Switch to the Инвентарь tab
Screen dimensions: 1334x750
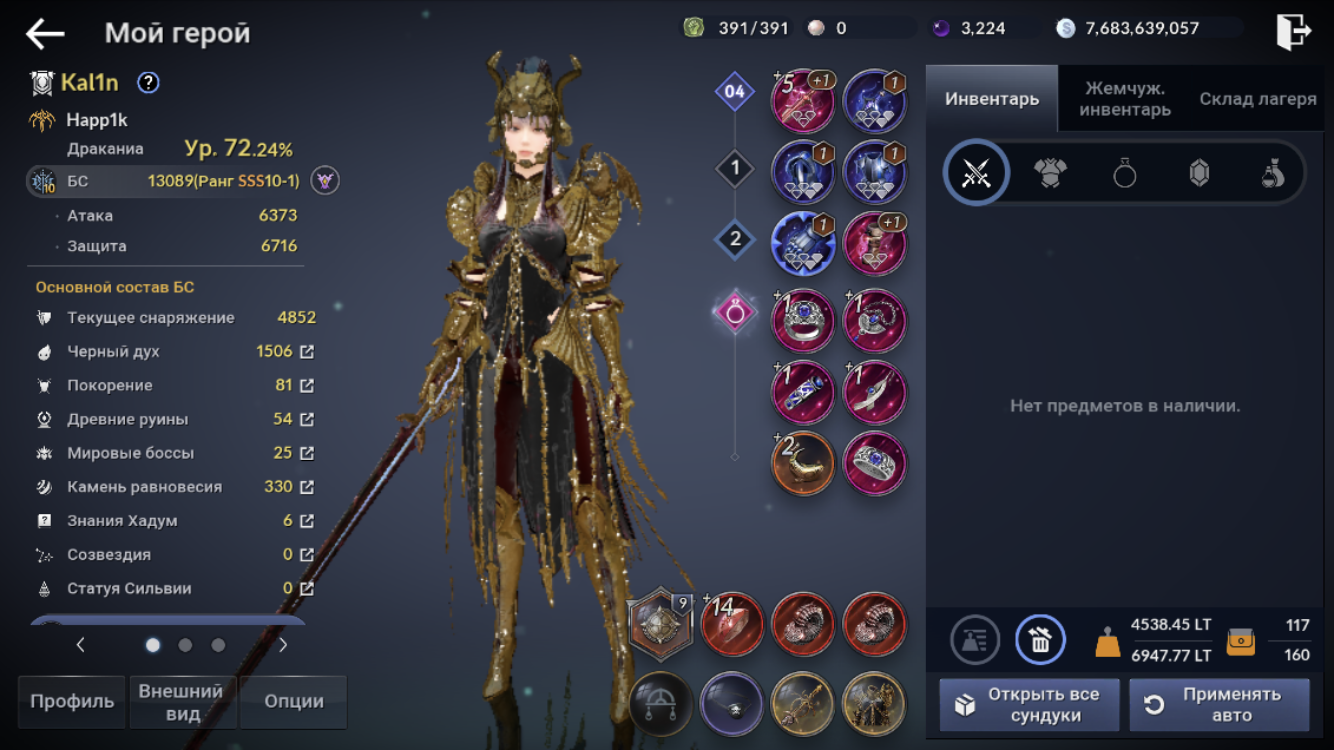click(x=991, y=99)
